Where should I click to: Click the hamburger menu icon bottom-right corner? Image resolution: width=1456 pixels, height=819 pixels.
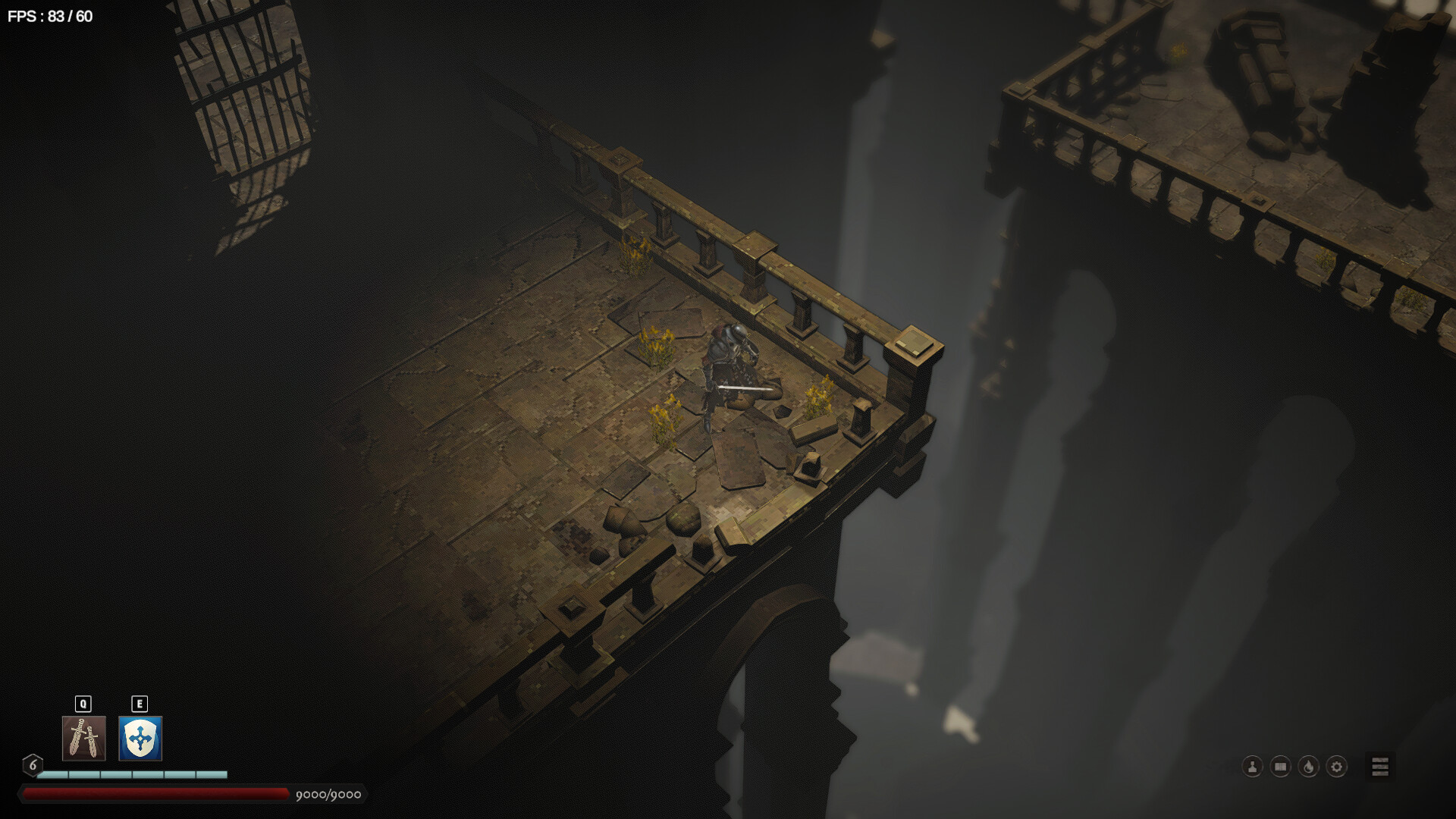[x=1380, y=767]
